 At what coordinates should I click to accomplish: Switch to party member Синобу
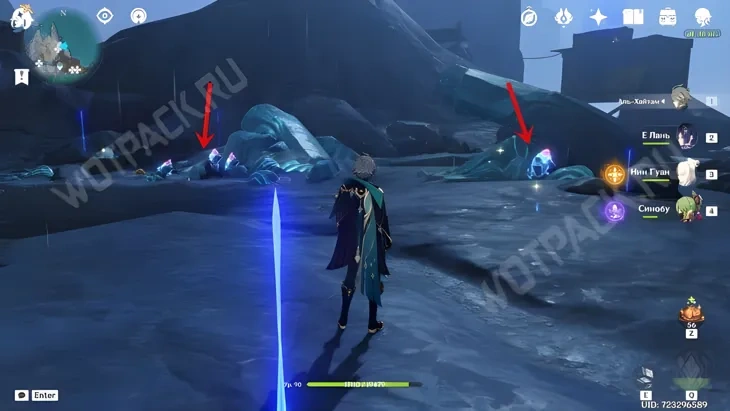(x=686, y=210)
